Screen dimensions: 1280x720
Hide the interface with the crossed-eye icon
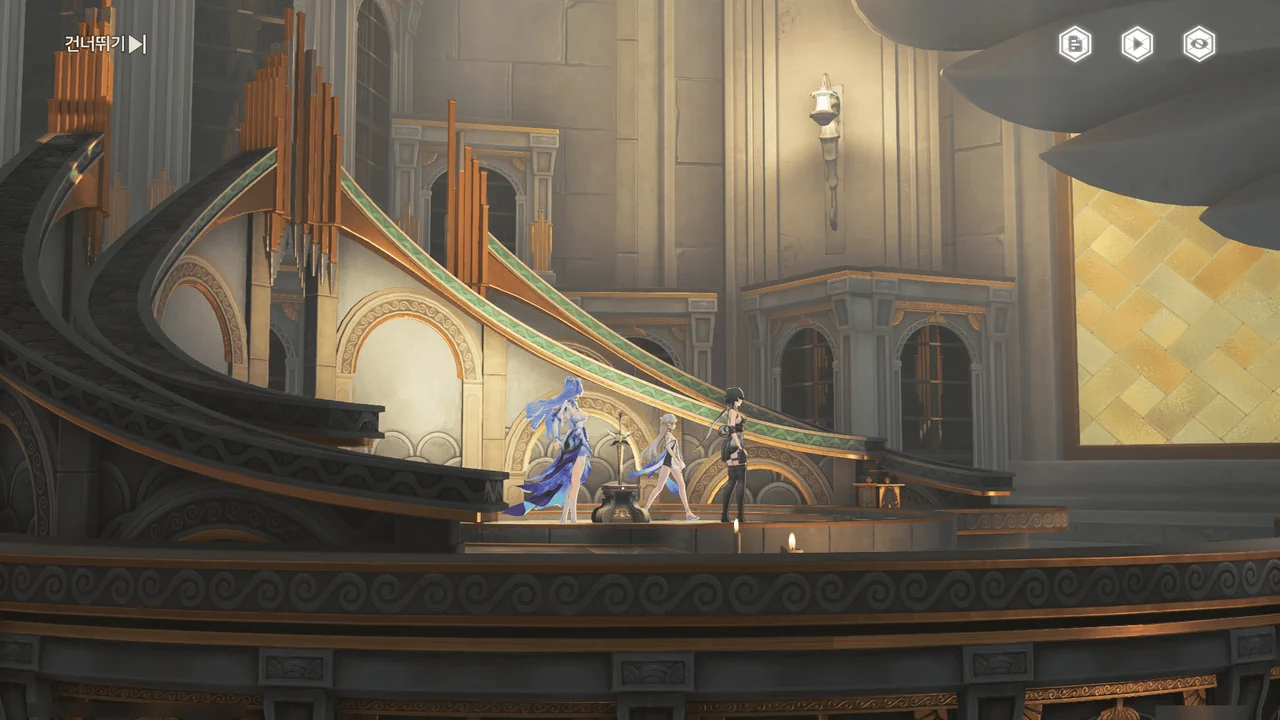click(x=1199, y=44)
